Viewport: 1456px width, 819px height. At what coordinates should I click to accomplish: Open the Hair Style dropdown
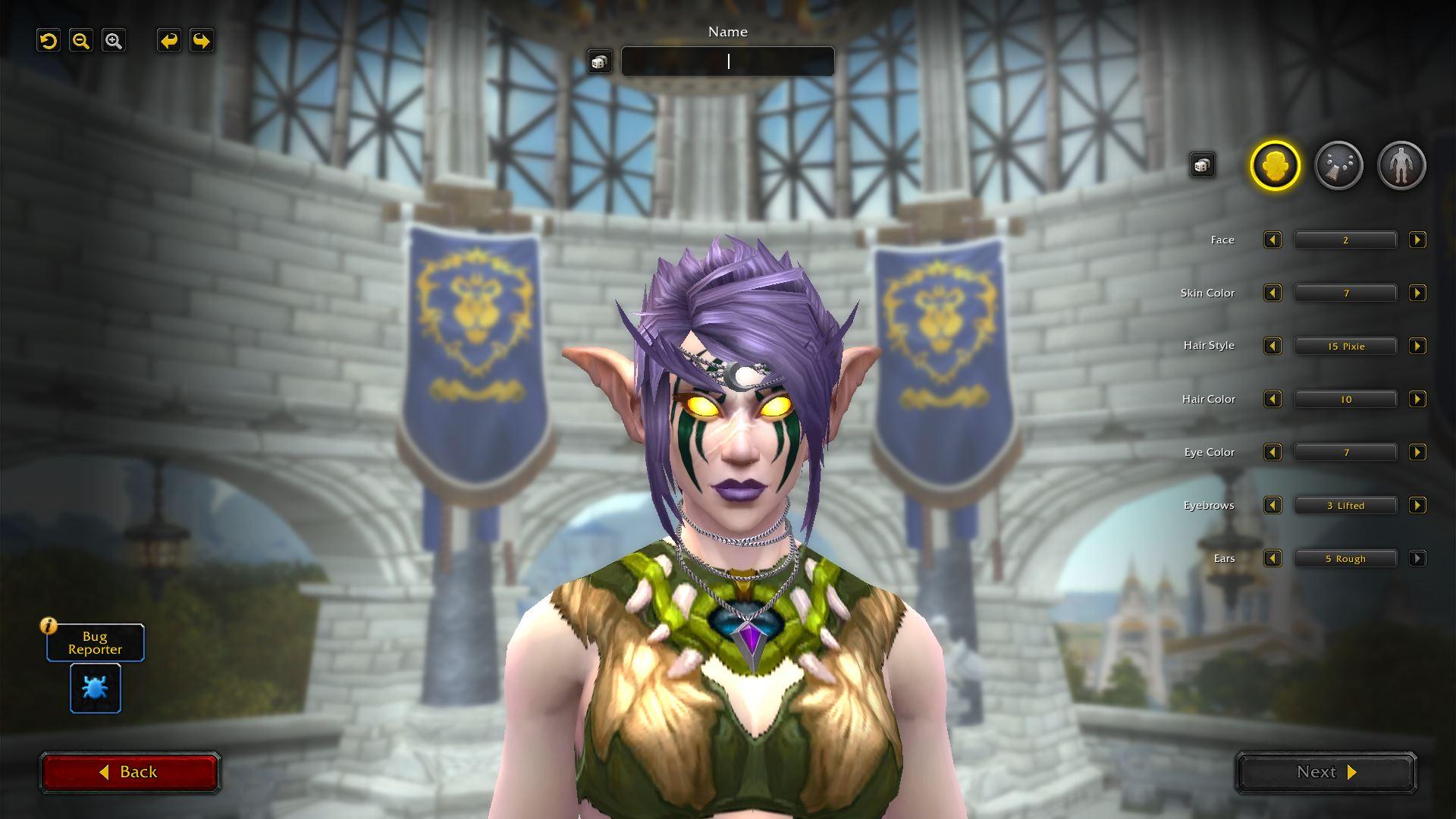coord(1345,347)
